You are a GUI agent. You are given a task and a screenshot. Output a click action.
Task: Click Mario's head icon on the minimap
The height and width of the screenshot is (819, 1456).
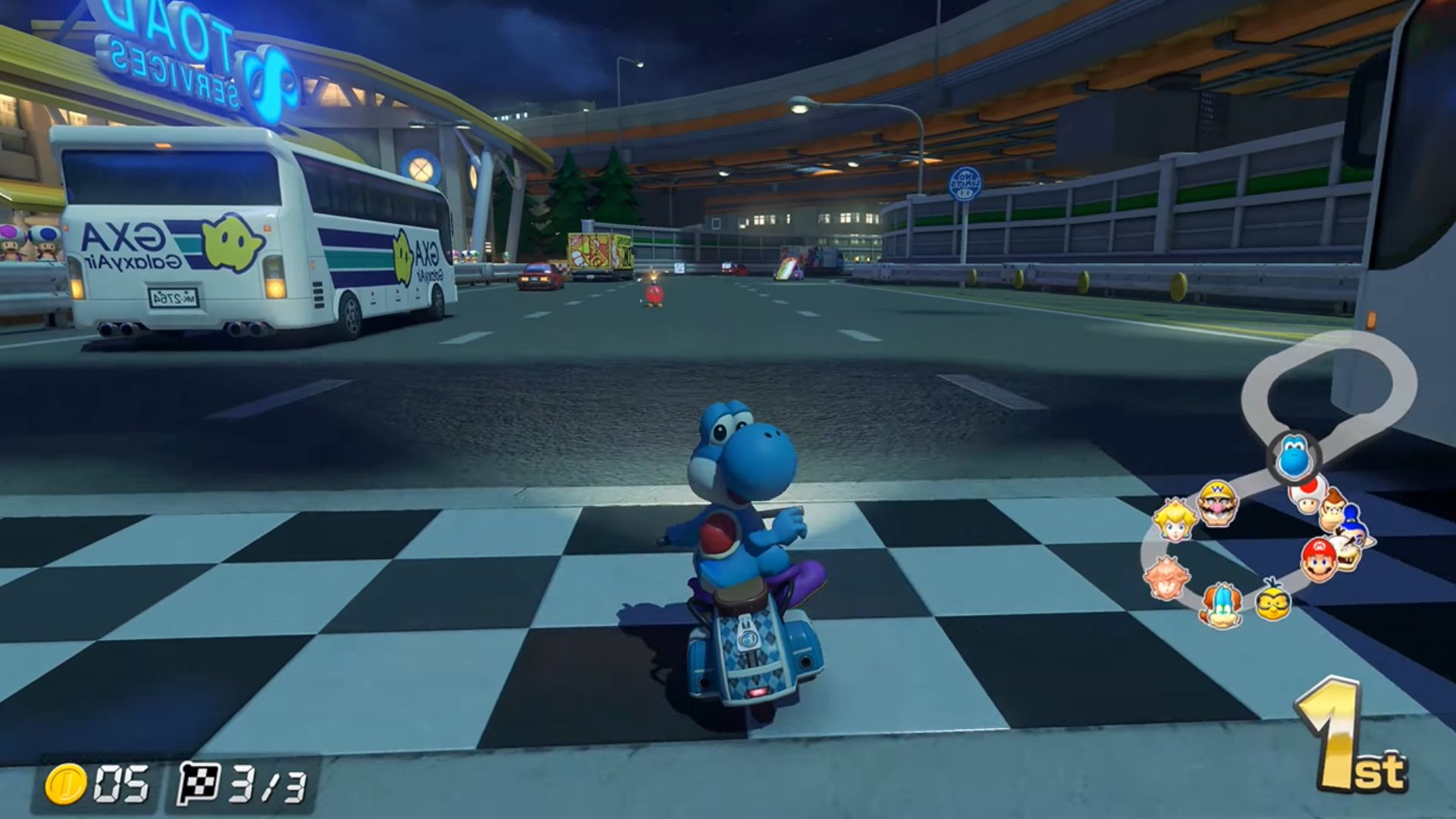(1319, 560)
